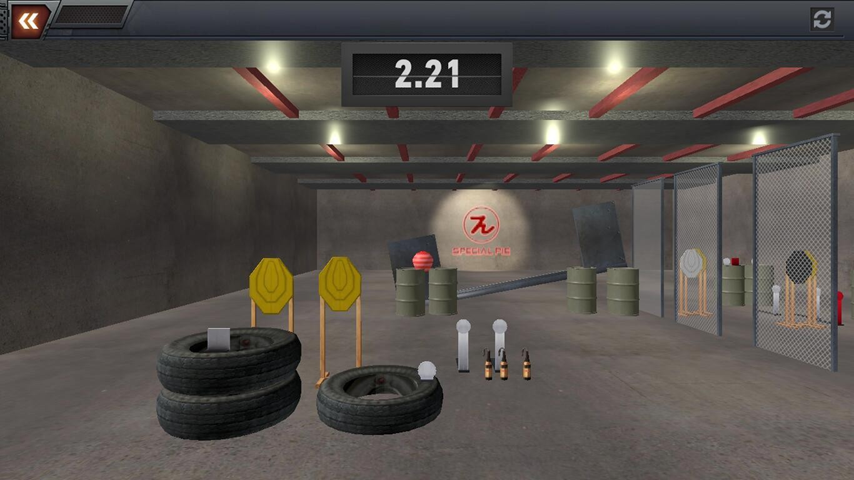Viewport: 854px width, 480px height.
Task: Click the circular arrows restart icon
Action: click(x=822, y=19)
